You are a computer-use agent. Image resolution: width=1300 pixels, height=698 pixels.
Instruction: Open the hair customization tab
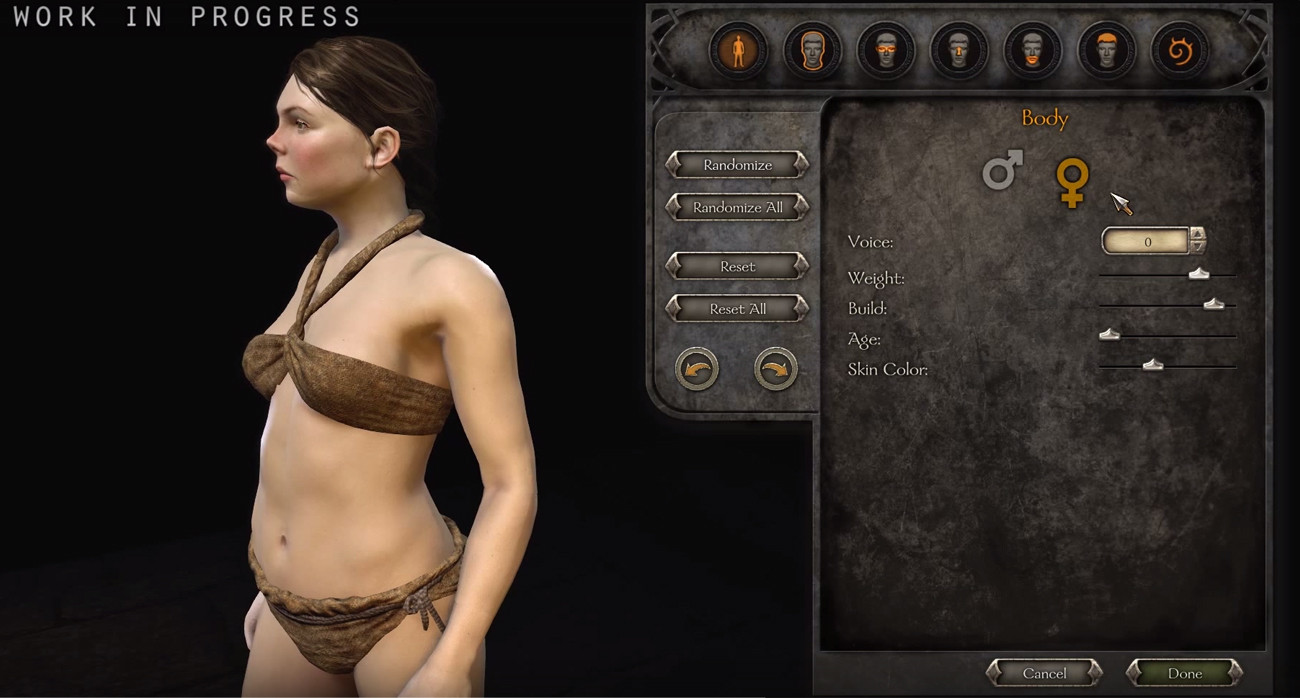click(1105, 50)
